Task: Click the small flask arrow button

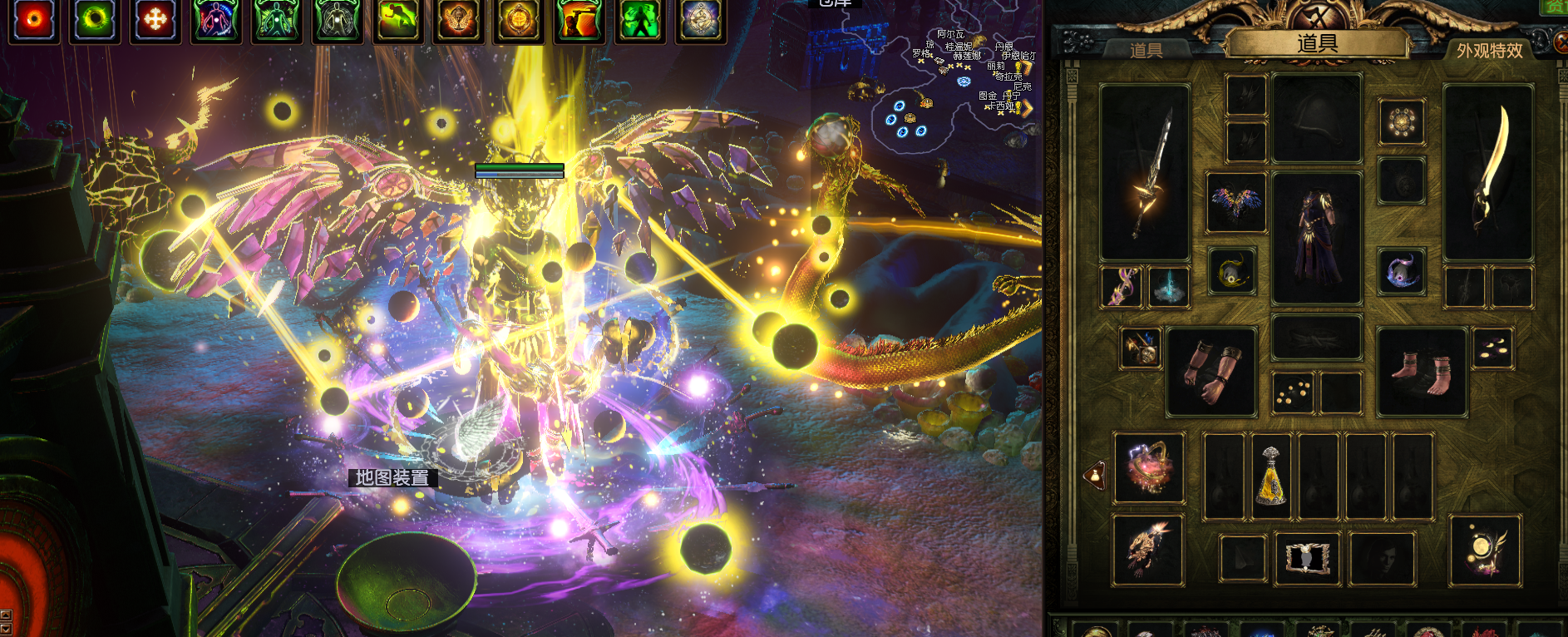Action: pos(1095,476)
